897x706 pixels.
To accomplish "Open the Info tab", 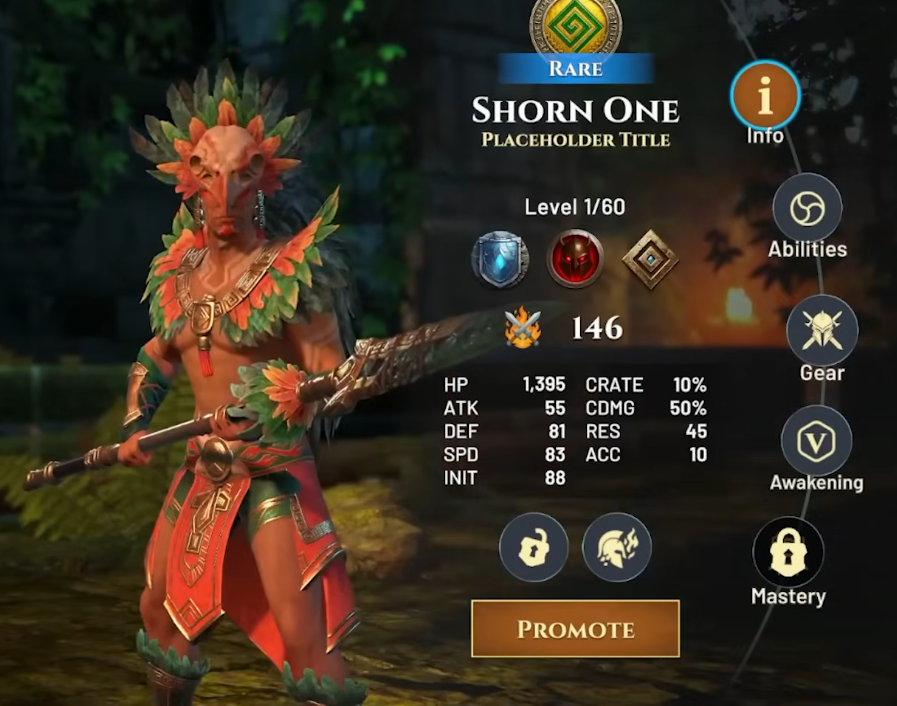I will point(765,96).
